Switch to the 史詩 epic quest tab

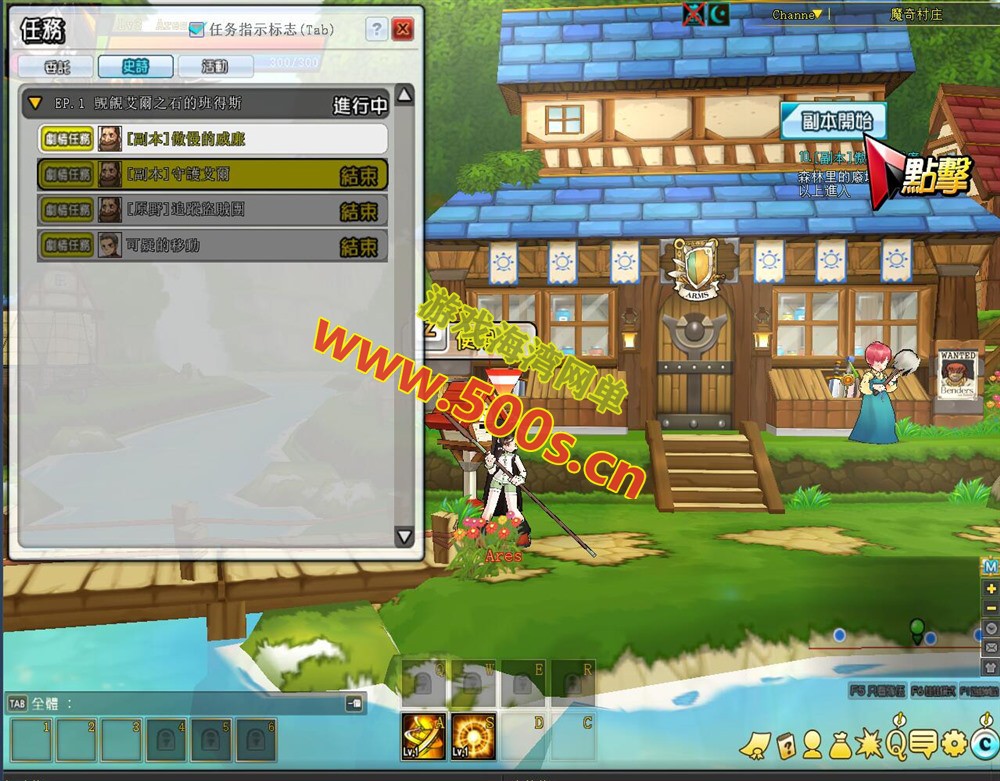point(135,66)
